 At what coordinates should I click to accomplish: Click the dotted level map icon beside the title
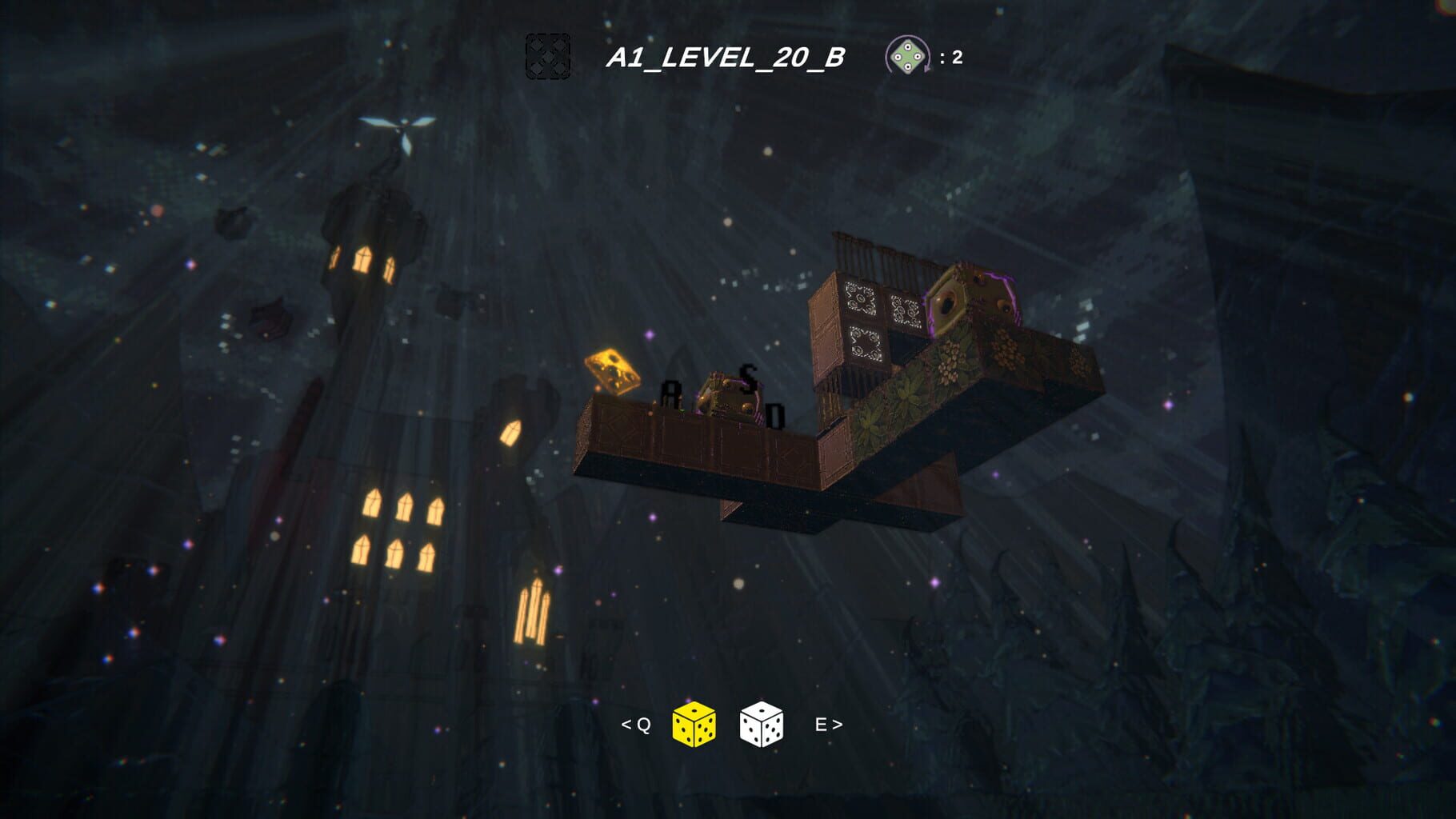click(547, 56)
